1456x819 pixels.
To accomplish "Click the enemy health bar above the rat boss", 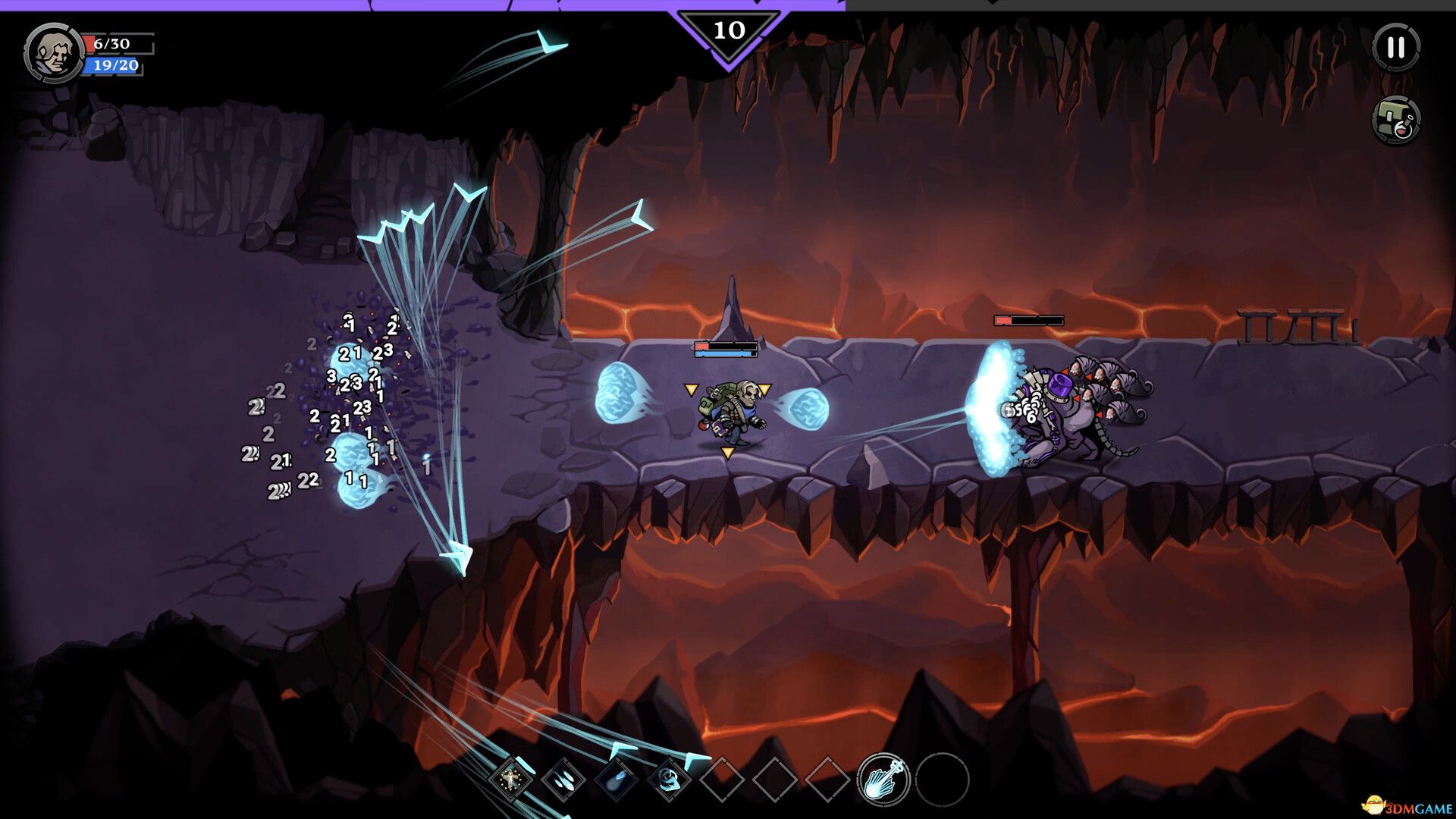I will point(1029,321).
